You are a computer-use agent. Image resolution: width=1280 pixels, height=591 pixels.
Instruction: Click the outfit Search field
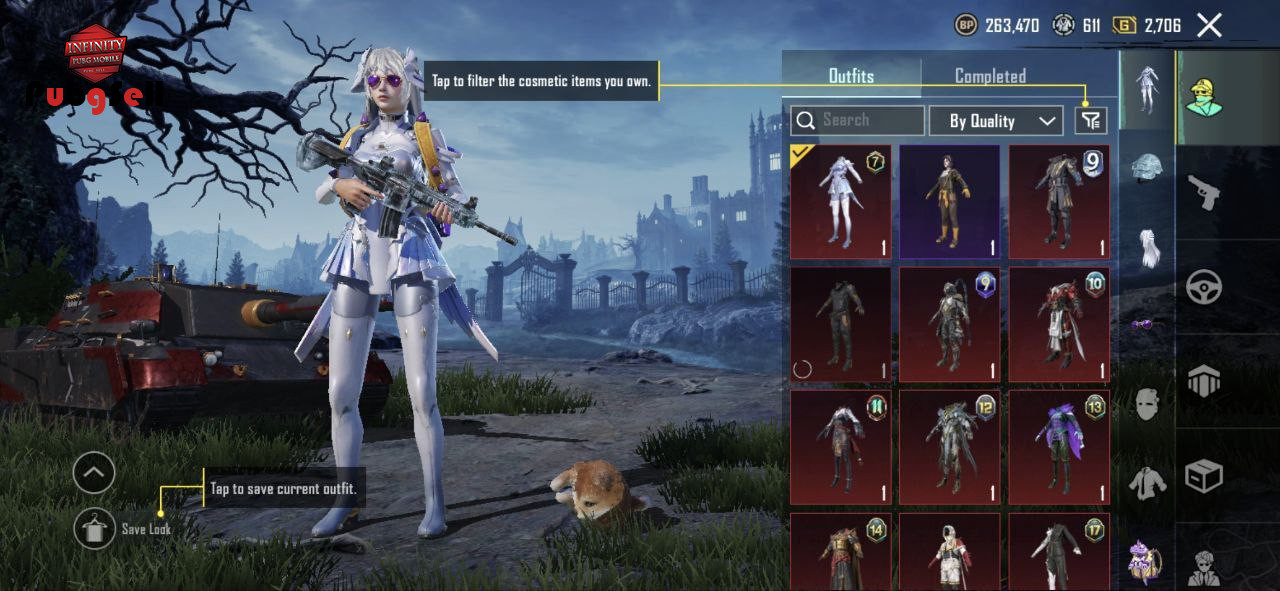(x=857, y=120)
